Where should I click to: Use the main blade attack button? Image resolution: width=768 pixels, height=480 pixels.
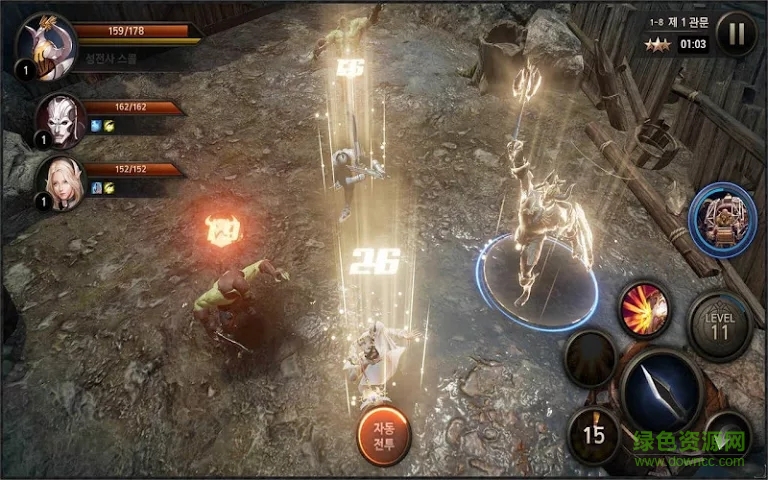tap(659, 389)
